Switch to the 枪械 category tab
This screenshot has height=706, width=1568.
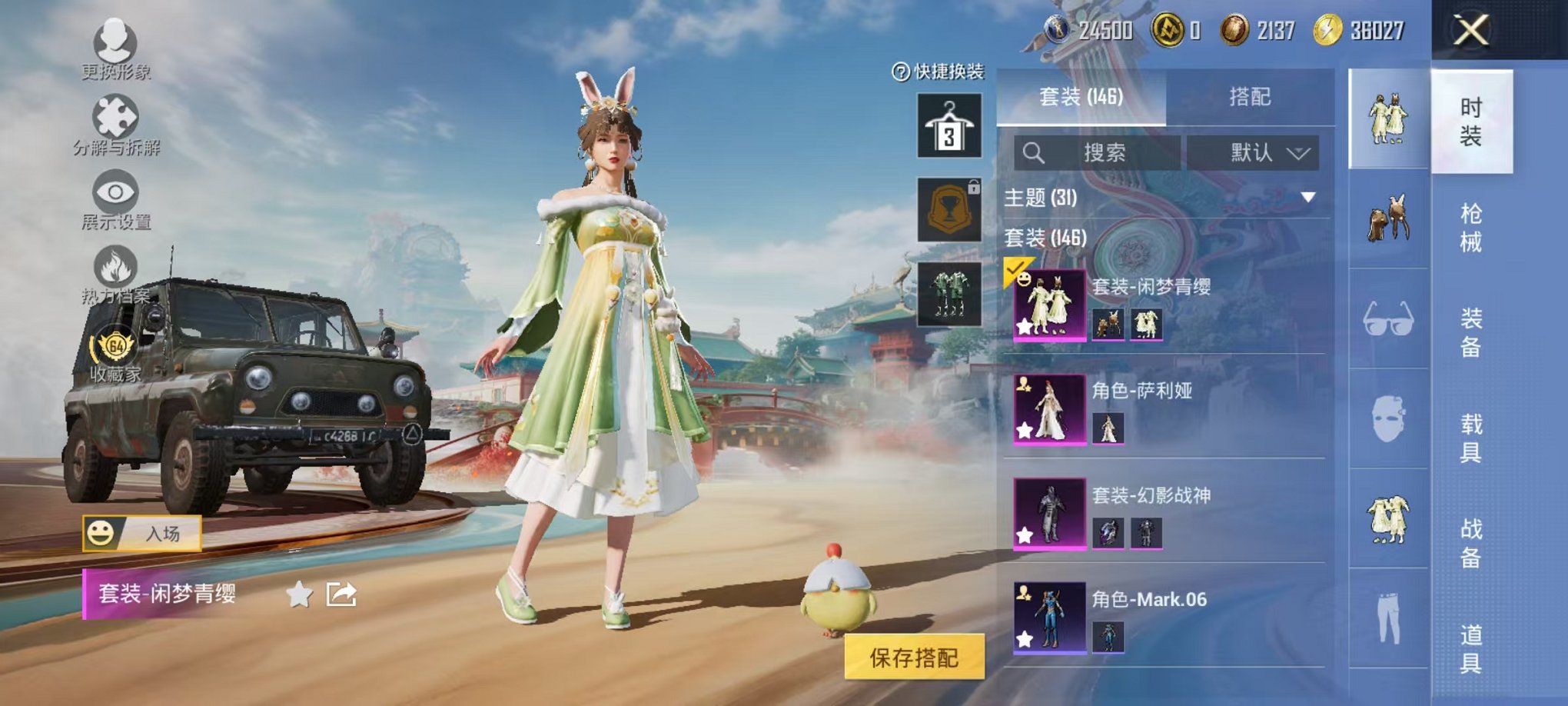[1472, 223]
